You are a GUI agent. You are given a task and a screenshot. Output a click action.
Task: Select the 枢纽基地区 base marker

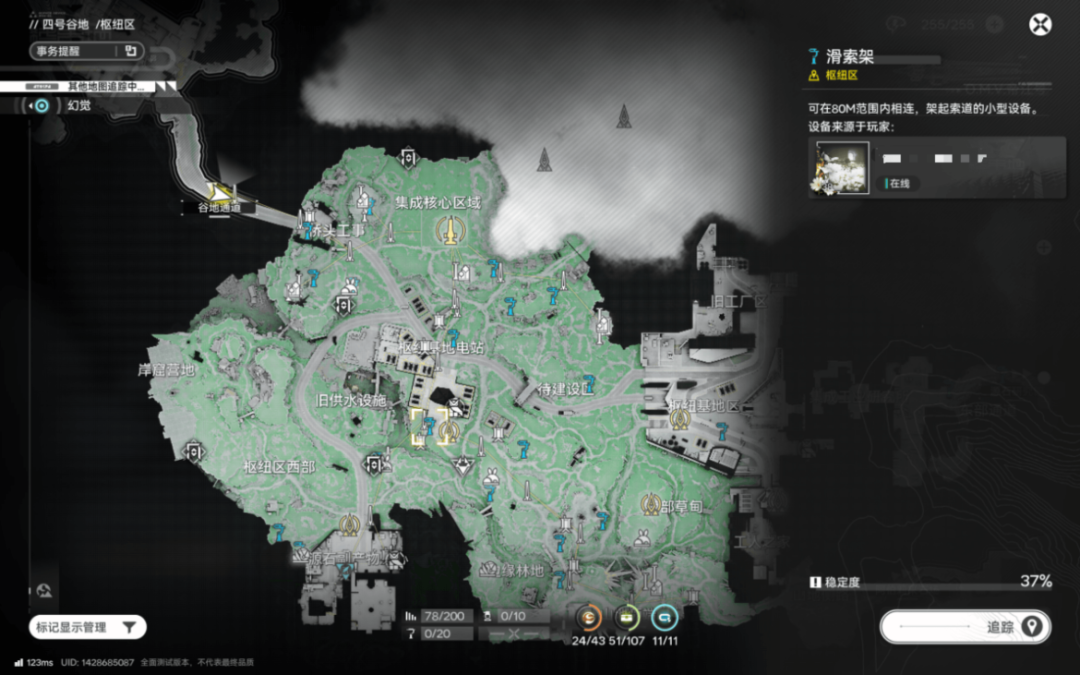pos(681,420)
